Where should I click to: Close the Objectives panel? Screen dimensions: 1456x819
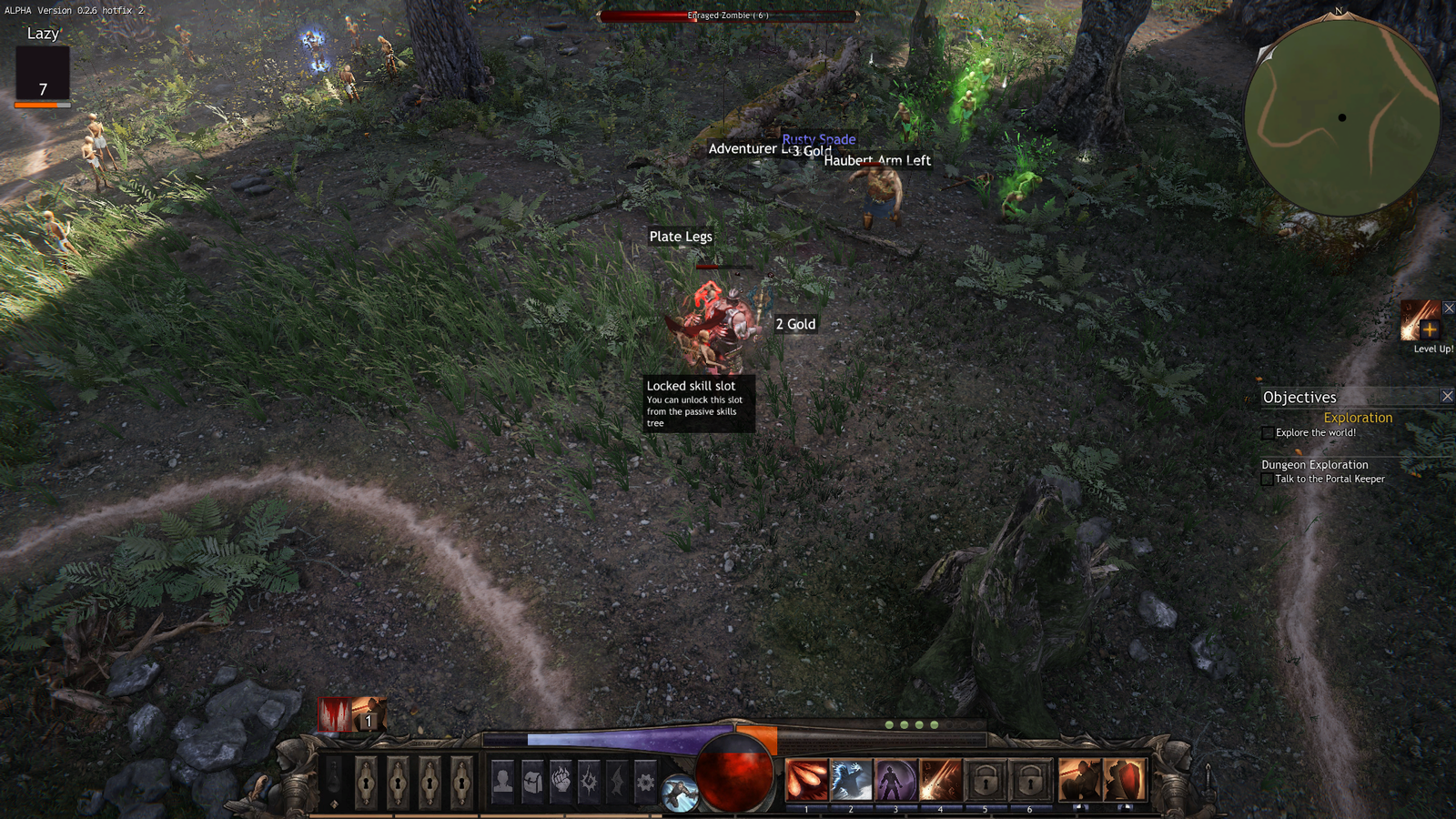tap(1447, 396)
